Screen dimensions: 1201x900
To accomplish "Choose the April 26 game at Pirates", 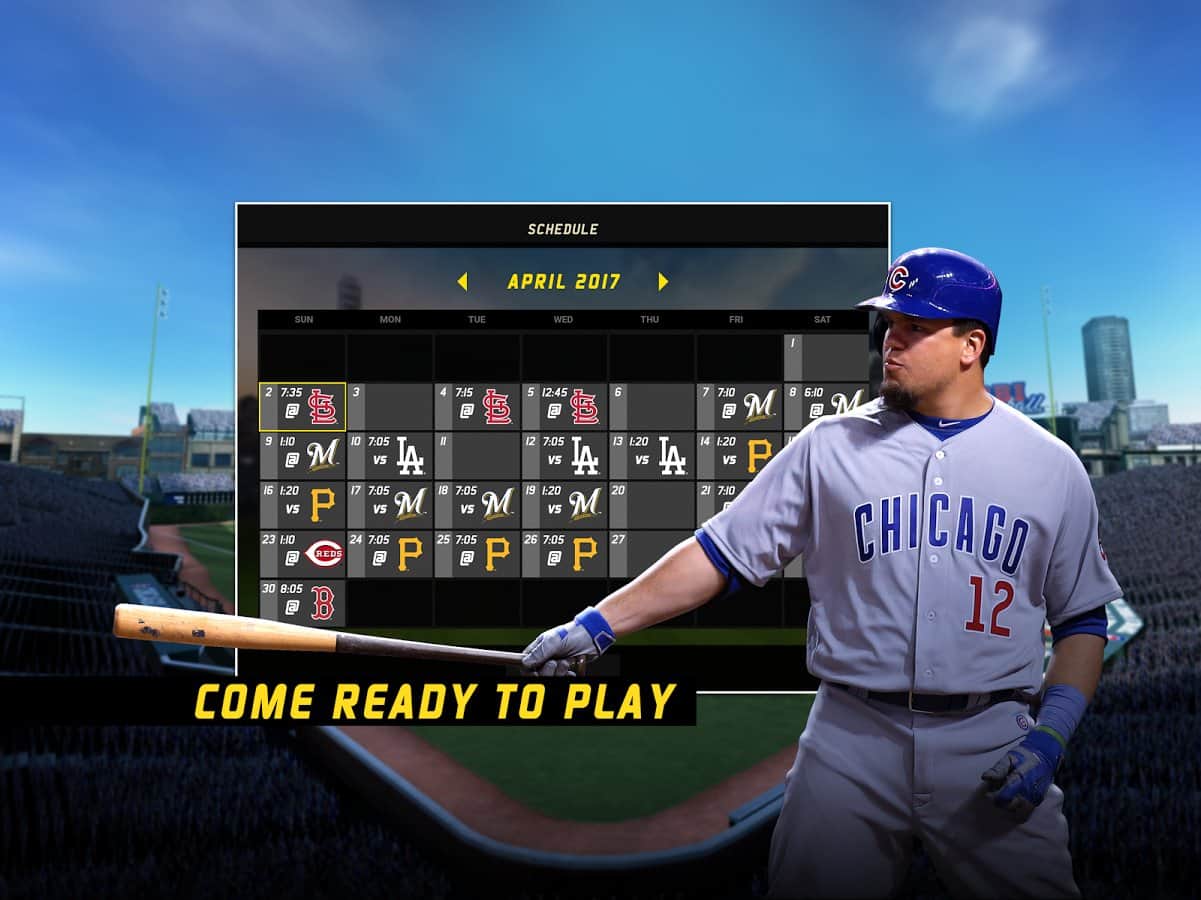I will (564, 553).
